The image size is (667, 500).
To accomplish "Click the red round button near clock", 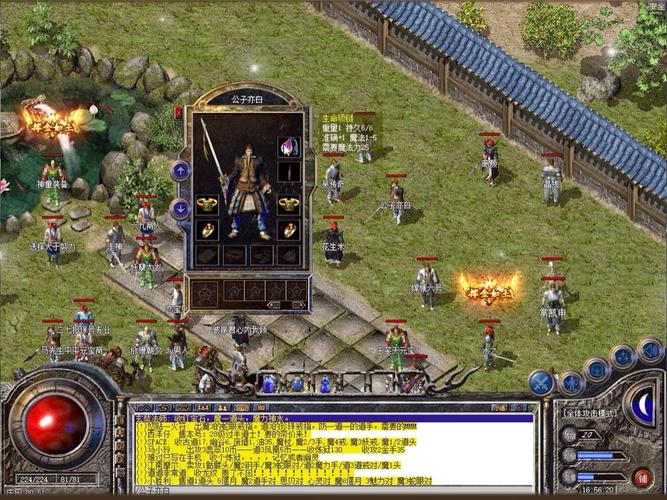I will point(643,477).
